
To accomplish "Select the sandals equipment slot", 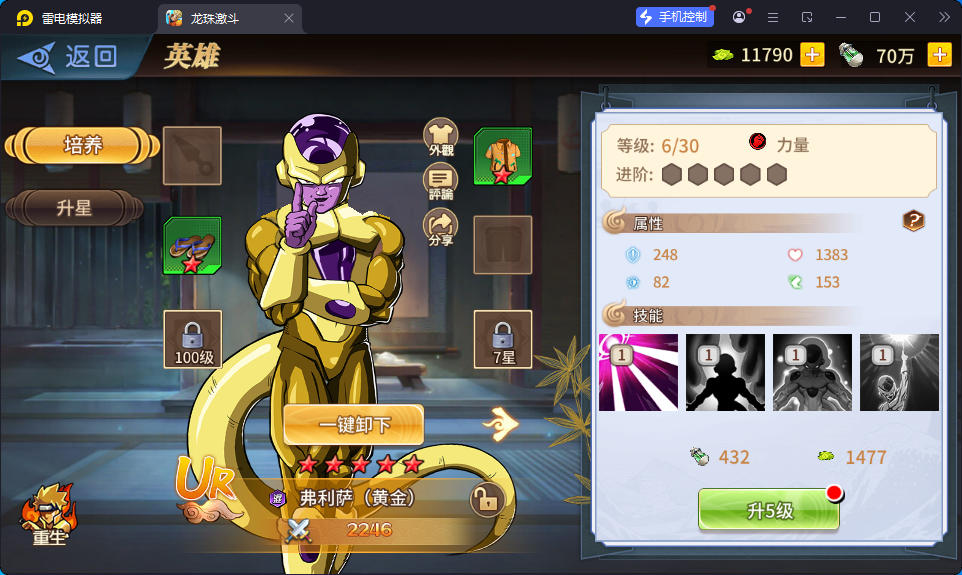I will point(192,246).
